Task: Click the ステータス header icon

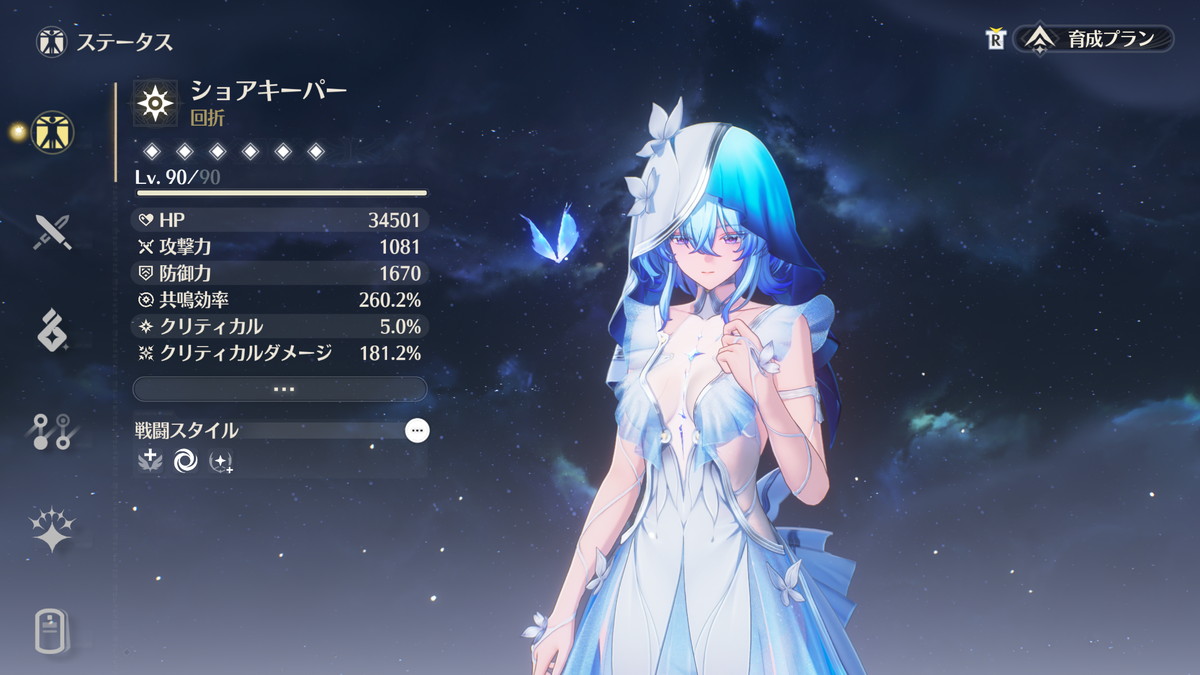Action: click(x=51, y=42)
